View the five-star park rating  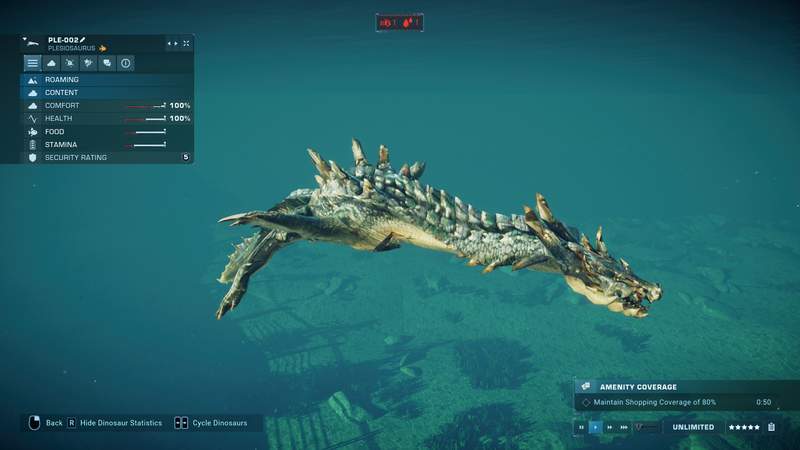tap(743, 427)
